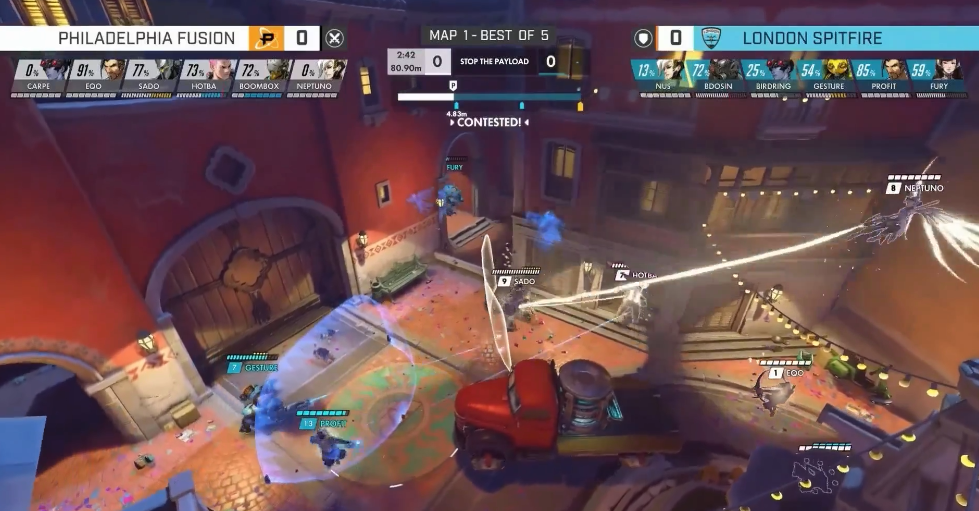
Task: Choose Fury's player card
Action: pos(939,75)
